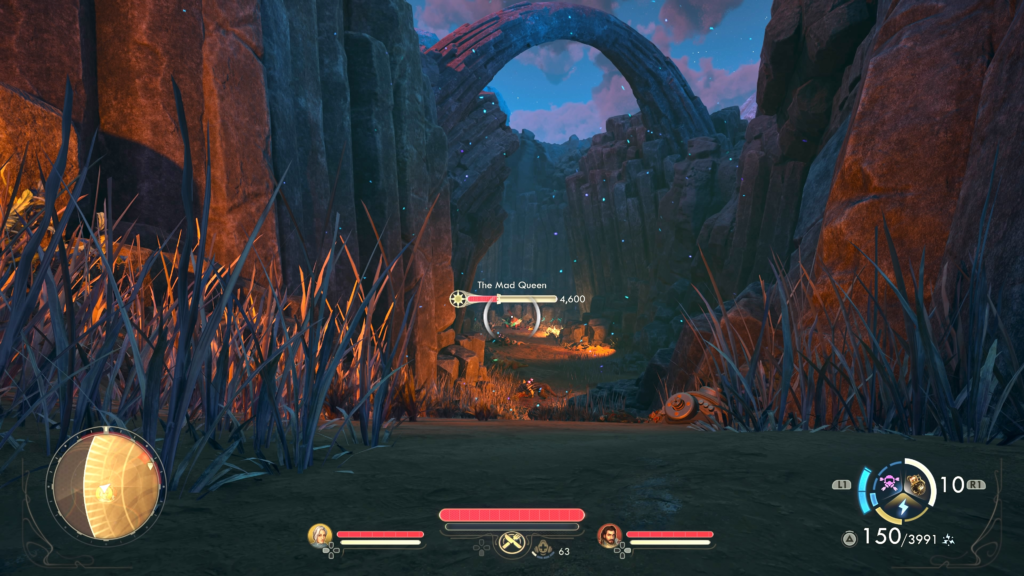This screenshot has width=1024, height=576.
Task: Activate the golden orb ability
Action: (915, 485)
